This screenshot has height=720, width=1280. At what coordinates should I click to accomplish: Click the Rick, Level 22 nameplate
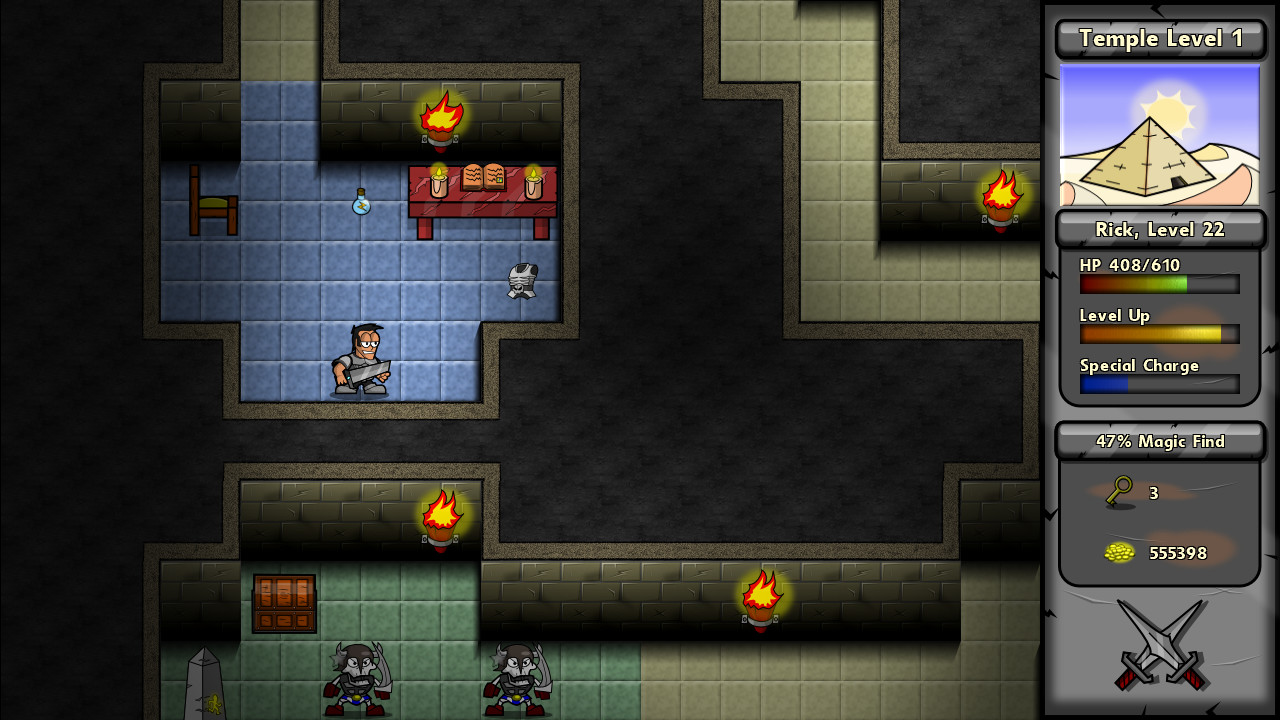coord(1159,229)
